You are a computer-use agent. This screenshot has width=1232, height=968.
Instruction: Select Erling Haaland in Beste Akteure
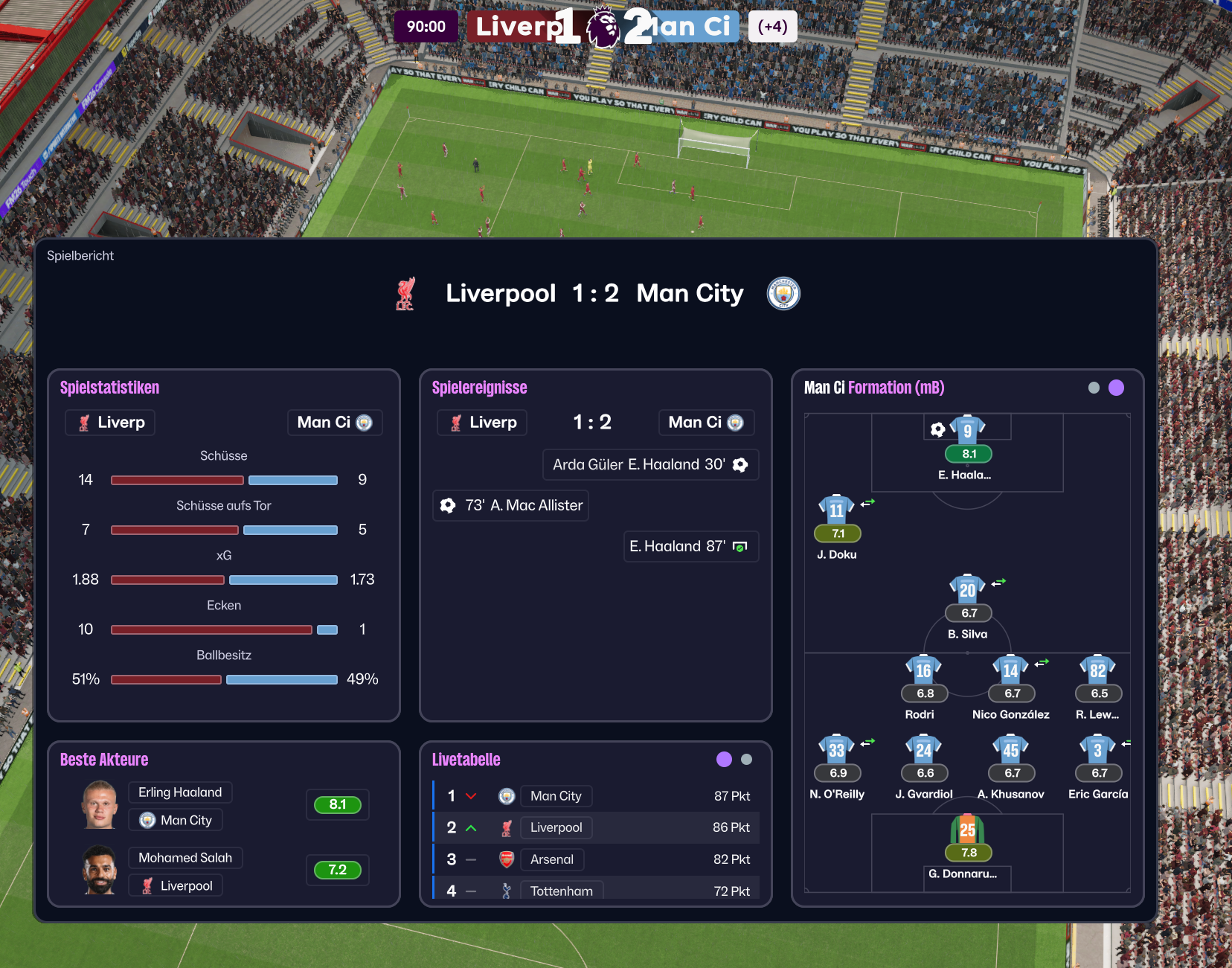point(180,792)
